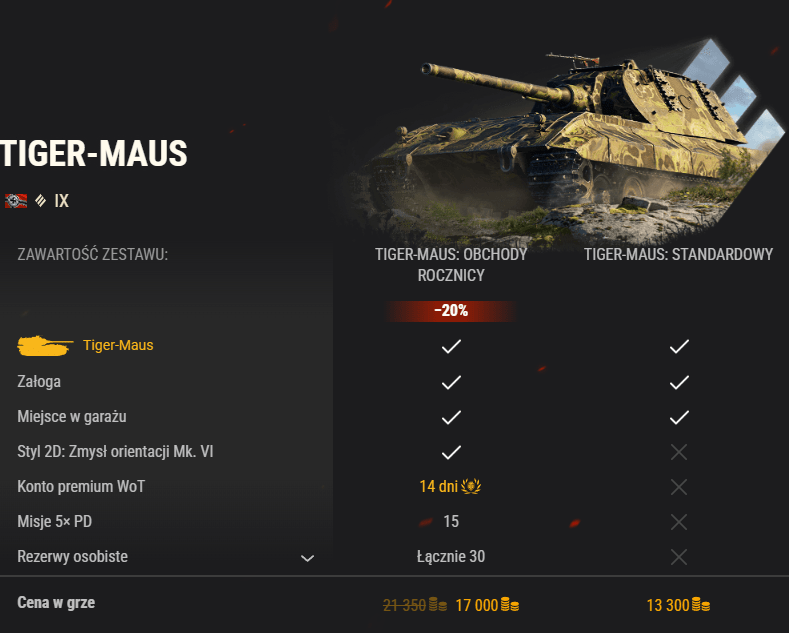This screenshot has height=633, width=789.
Task: Select the Tiger-Maus: Obchody Rocznicy bundle header
Action: (x=451, y=265)
